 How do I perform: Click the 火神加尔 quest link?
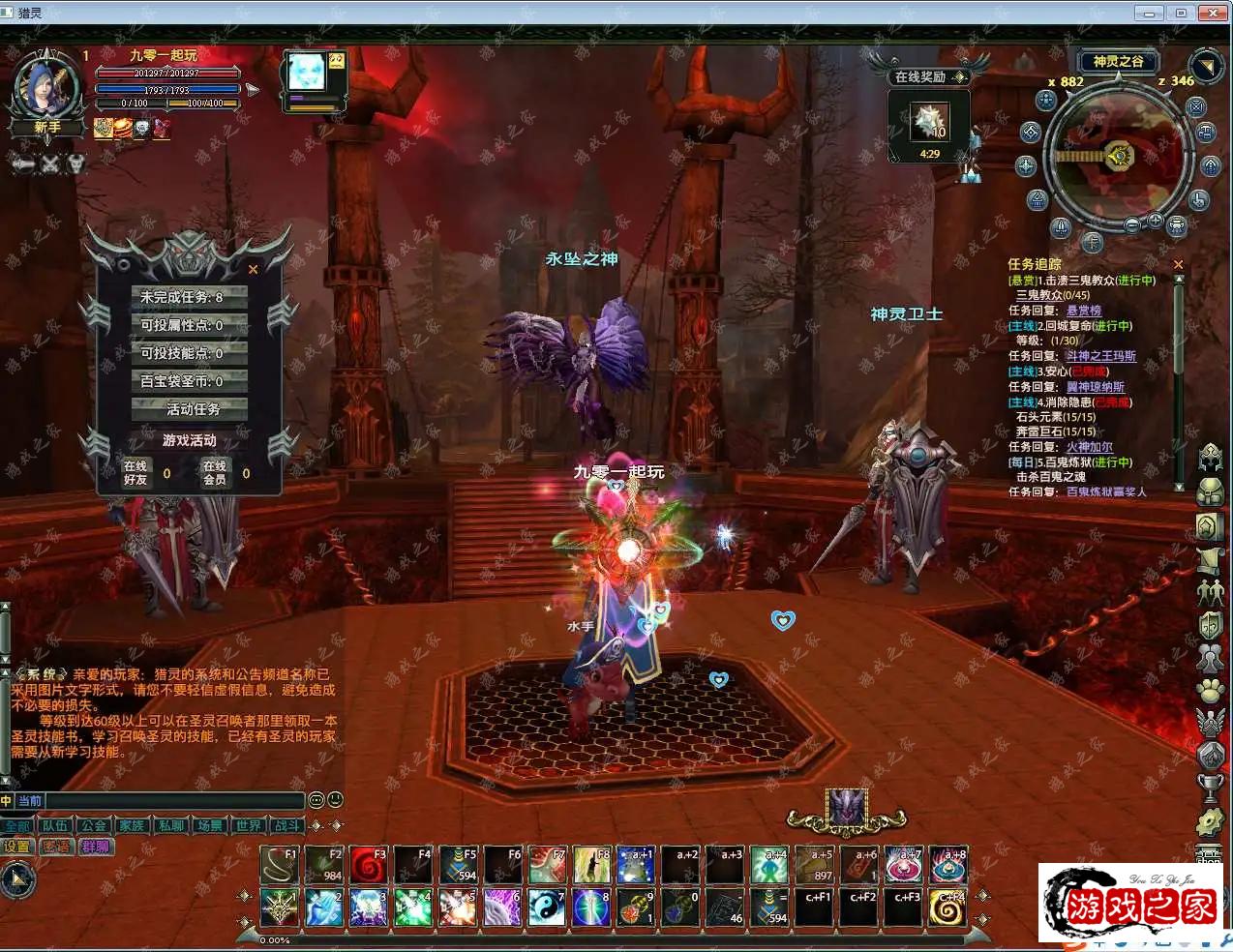tap(1089, 447)
